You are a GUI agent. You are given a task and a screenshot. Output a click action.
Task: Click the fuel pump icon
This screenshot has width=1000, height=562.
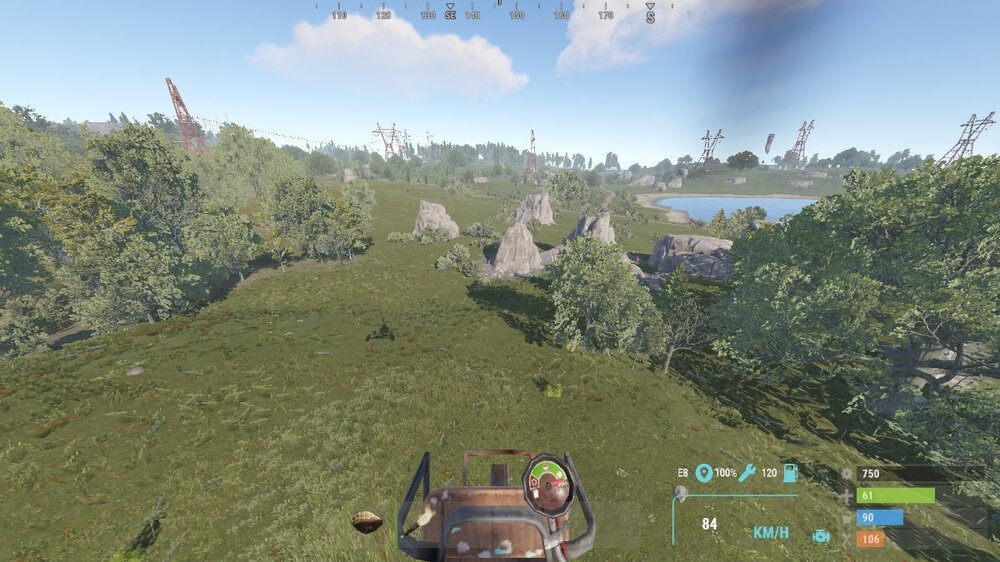[790, 472]
